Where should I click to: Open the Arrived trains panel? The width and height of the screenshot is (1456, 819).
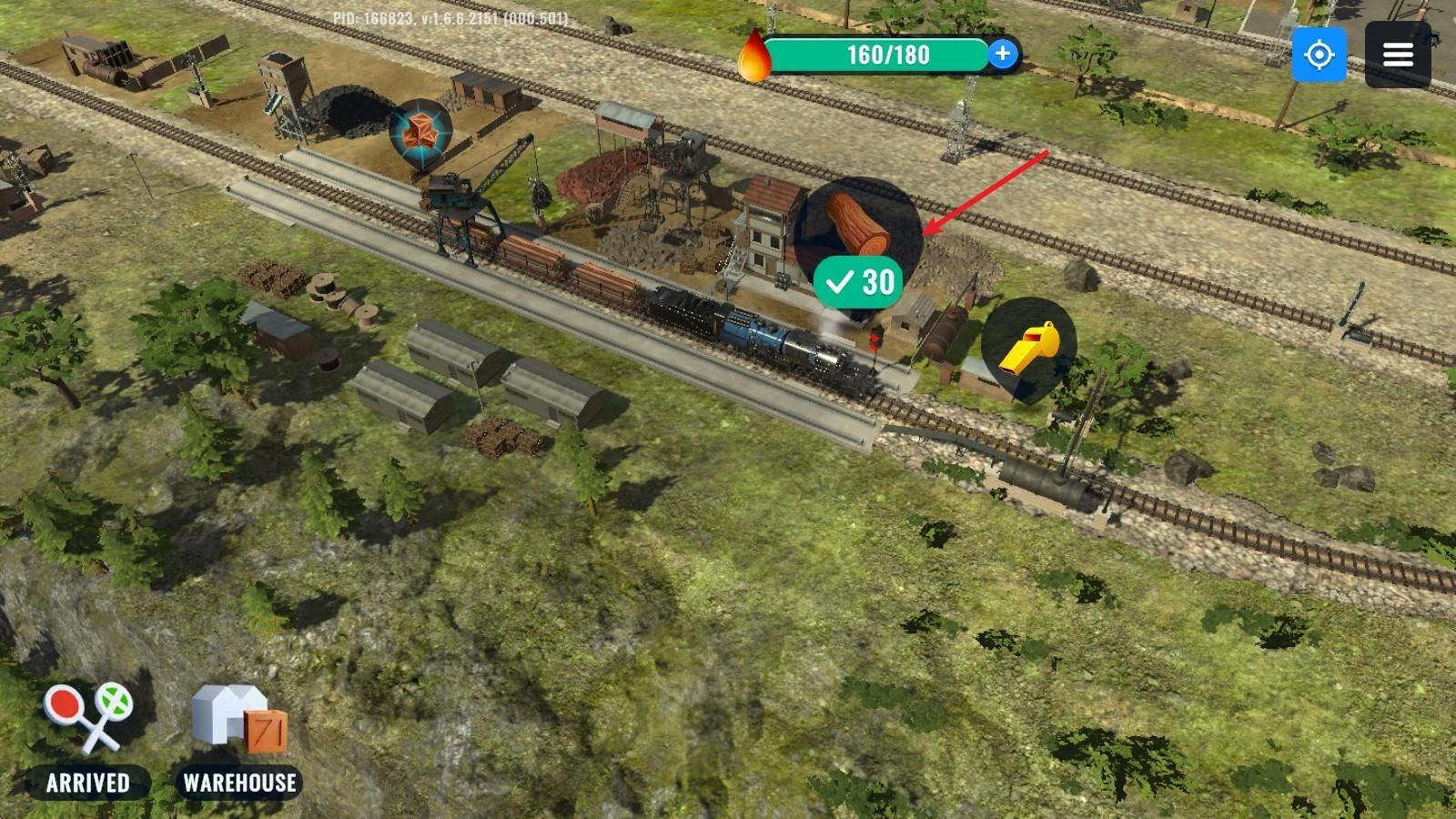click(88, 739)
